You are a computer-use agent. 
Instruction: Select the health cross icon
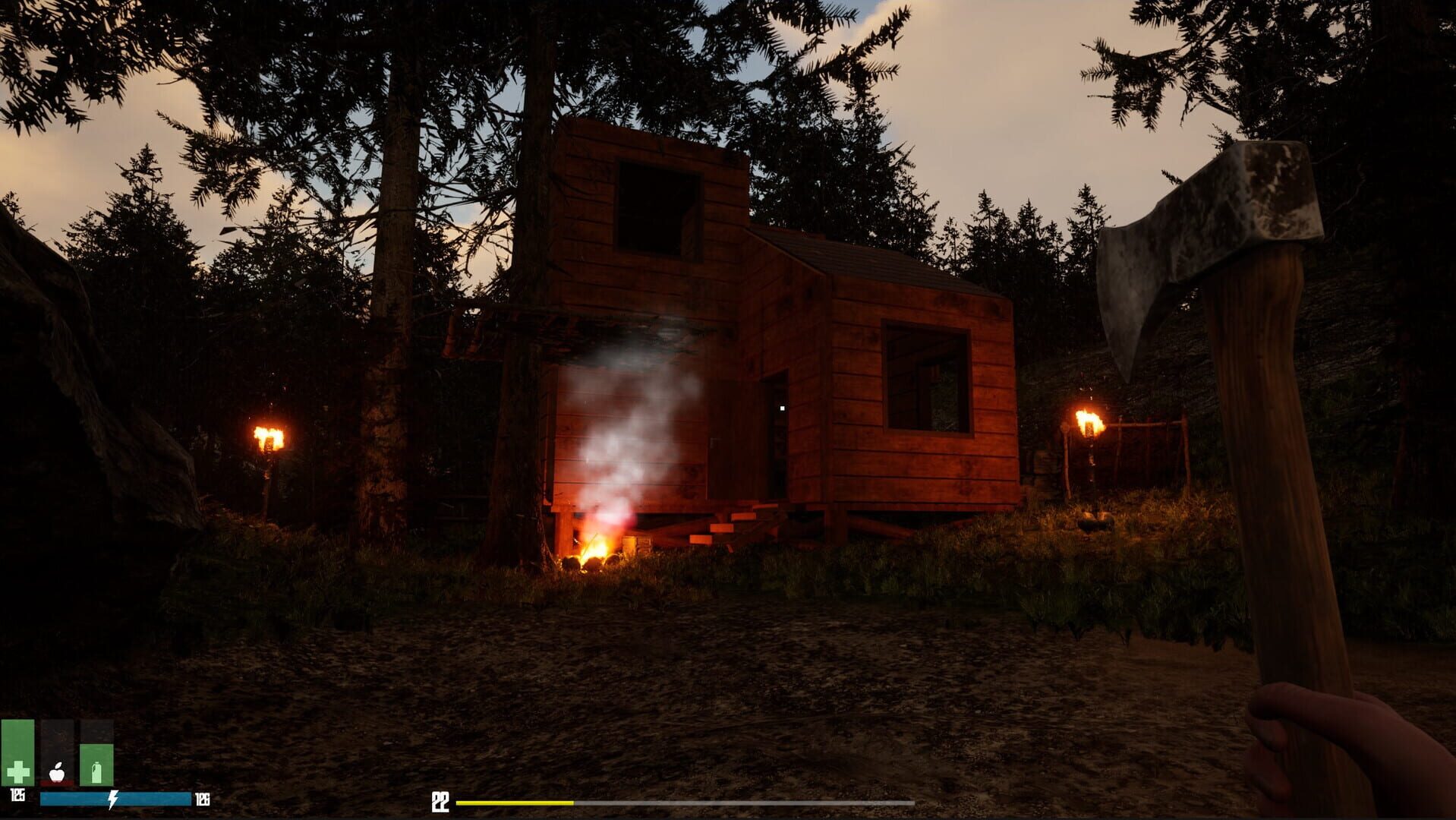17,772
